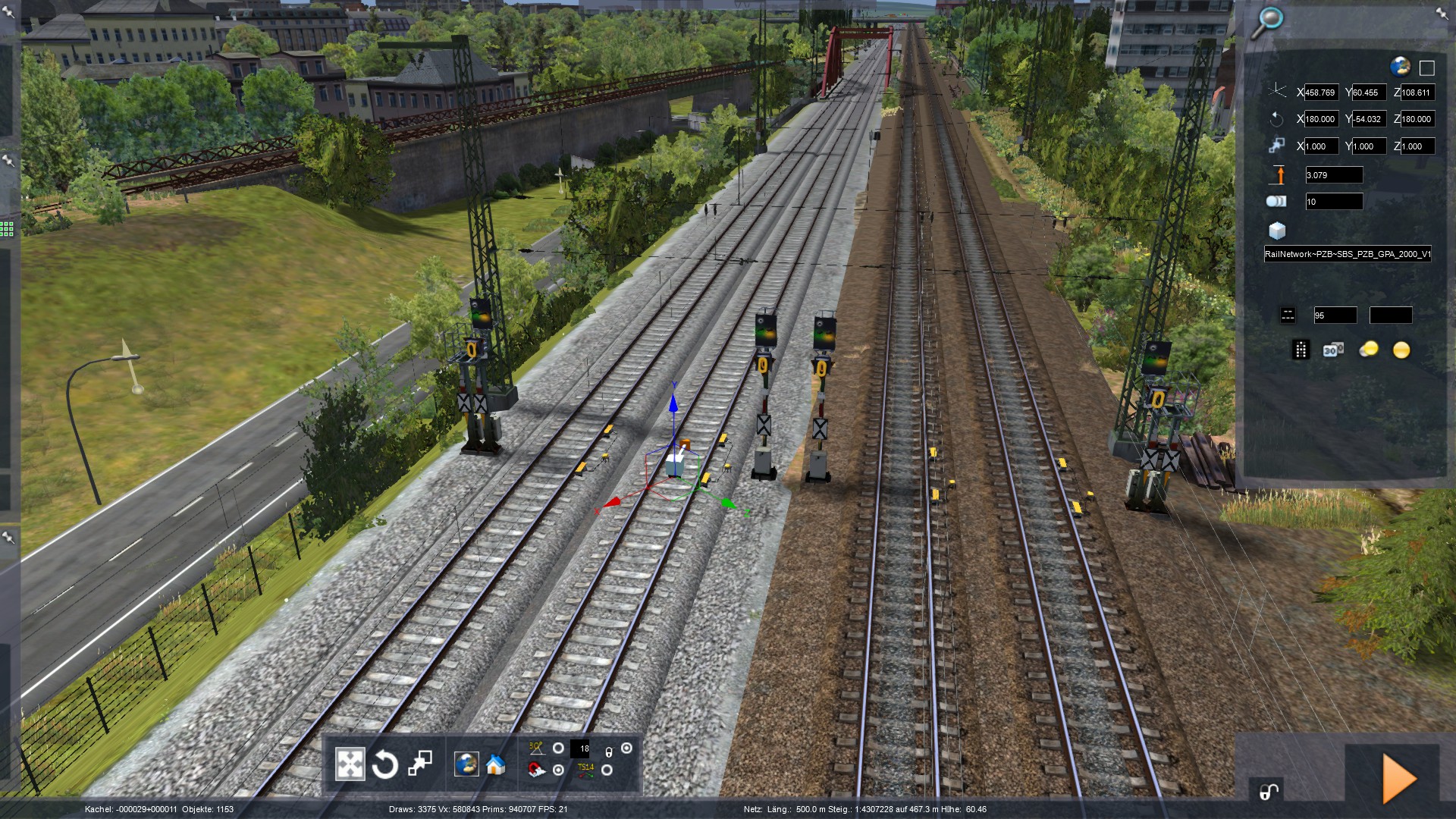This screenshot has width=1456, height=819.
Task: Toggle the magnet terrain snap radio
Action: click(x=558, y=770)
